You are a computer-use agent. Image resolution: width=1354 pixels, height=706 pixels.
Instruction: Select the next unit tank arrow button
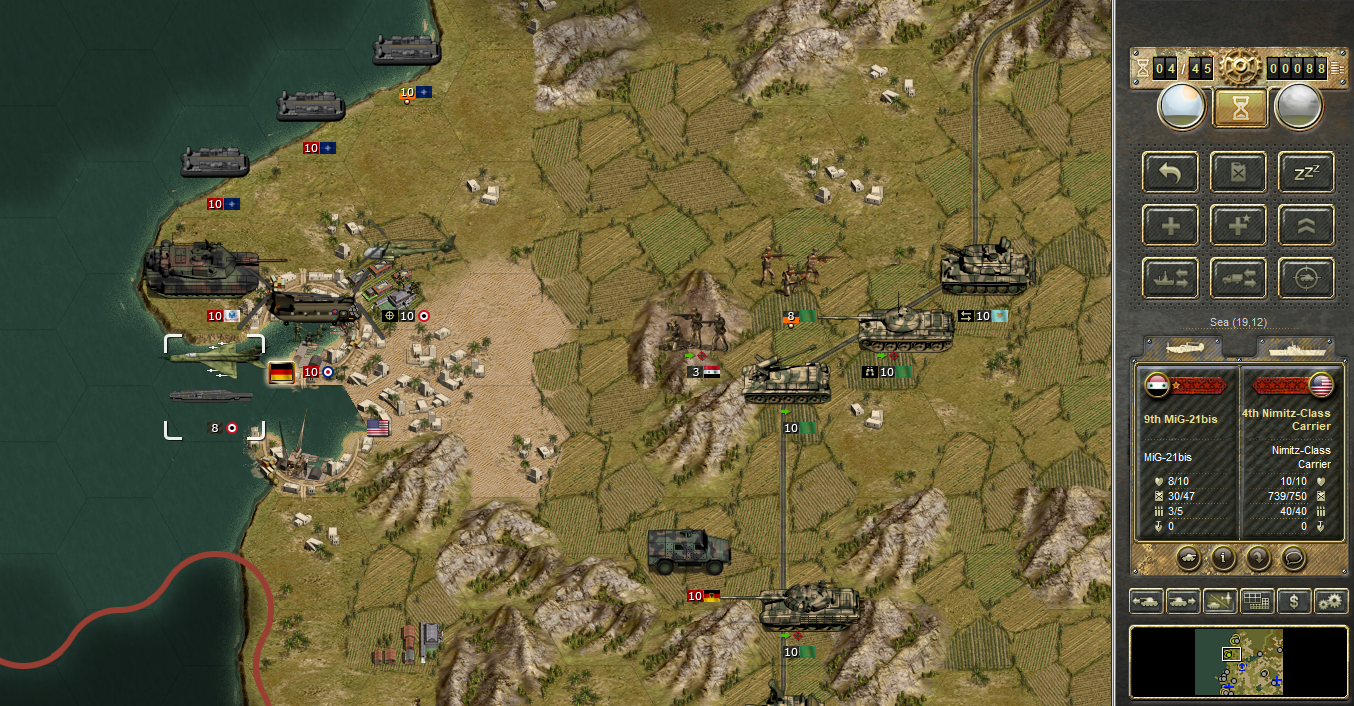(1182, 601)
